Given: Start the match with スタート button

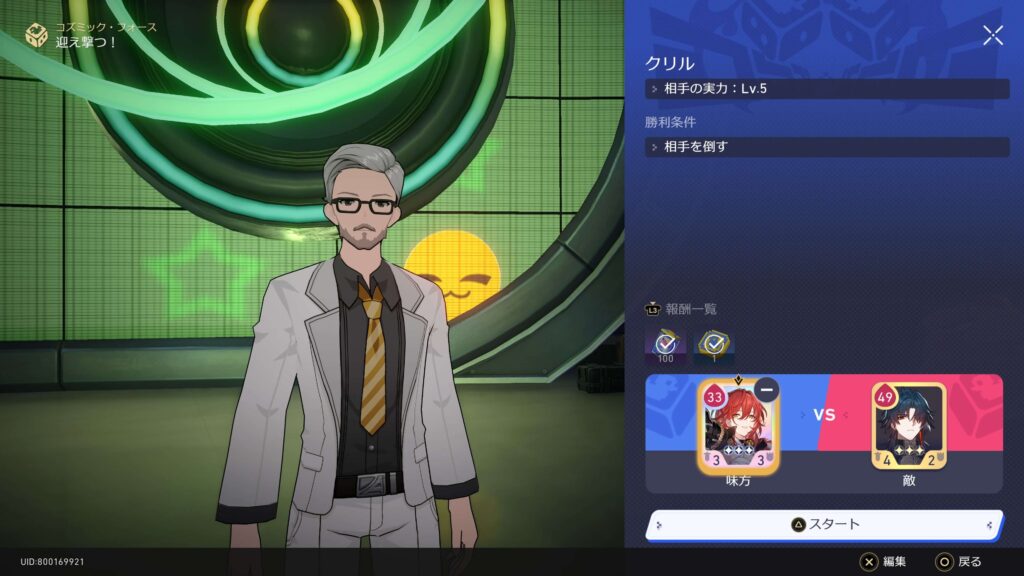Looking at the screenshot, I should (824, 524).
